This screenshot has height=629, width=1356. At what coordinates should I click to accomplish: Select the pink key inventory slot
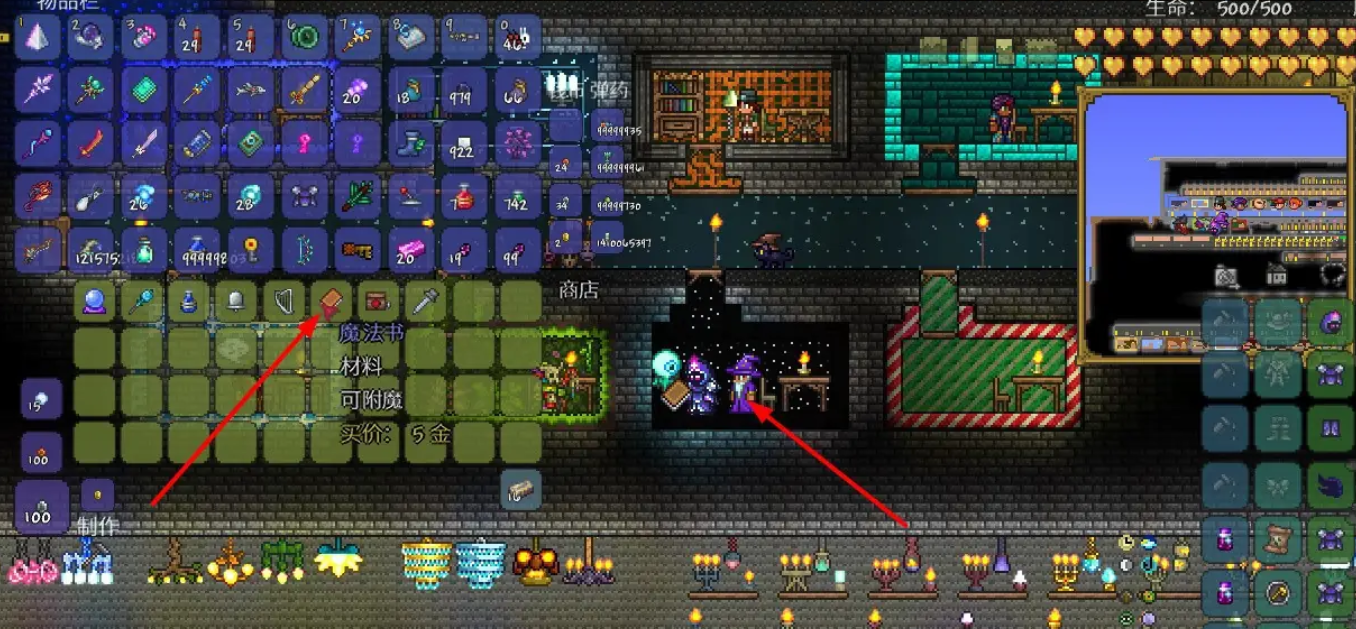coord(301,144)
